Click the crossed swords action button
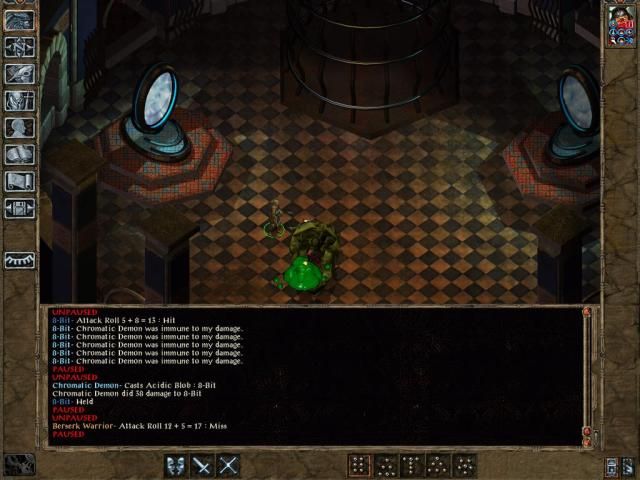 (229, 465)
